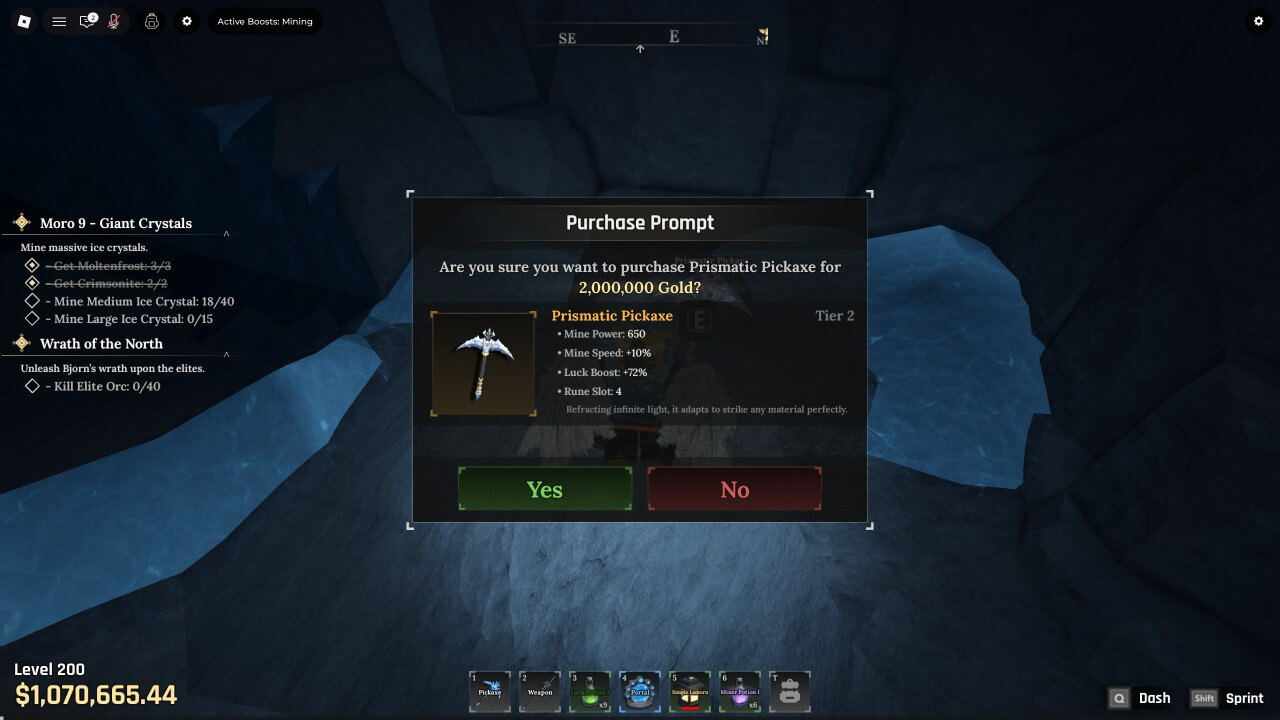
Task: Open the gear icon in top-right corner
Action: pyautogui.click(x=1258, y=21)
